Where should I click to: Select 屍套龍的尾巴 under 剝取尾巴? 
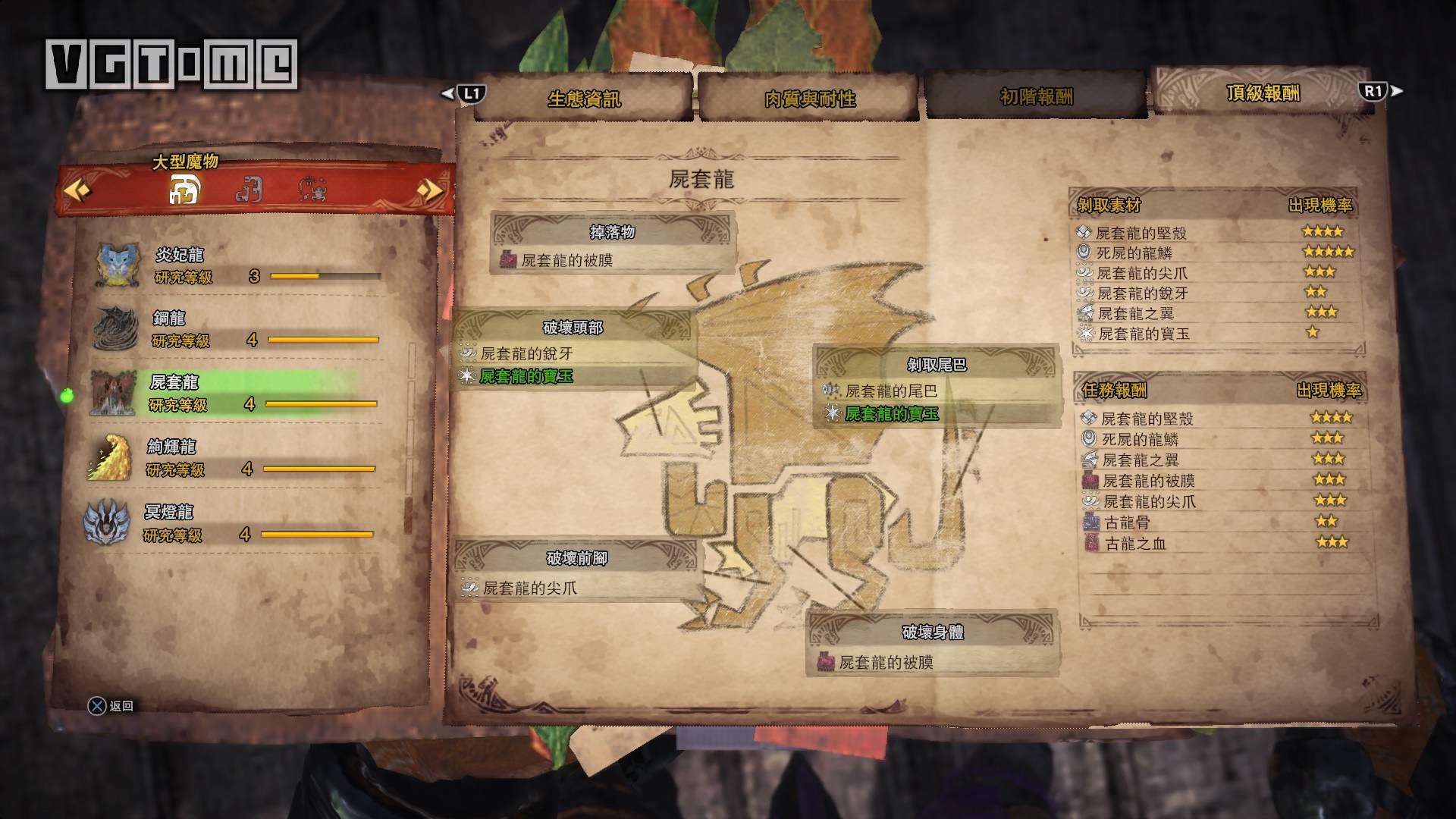pyautogui.click(x=891, y=391)
